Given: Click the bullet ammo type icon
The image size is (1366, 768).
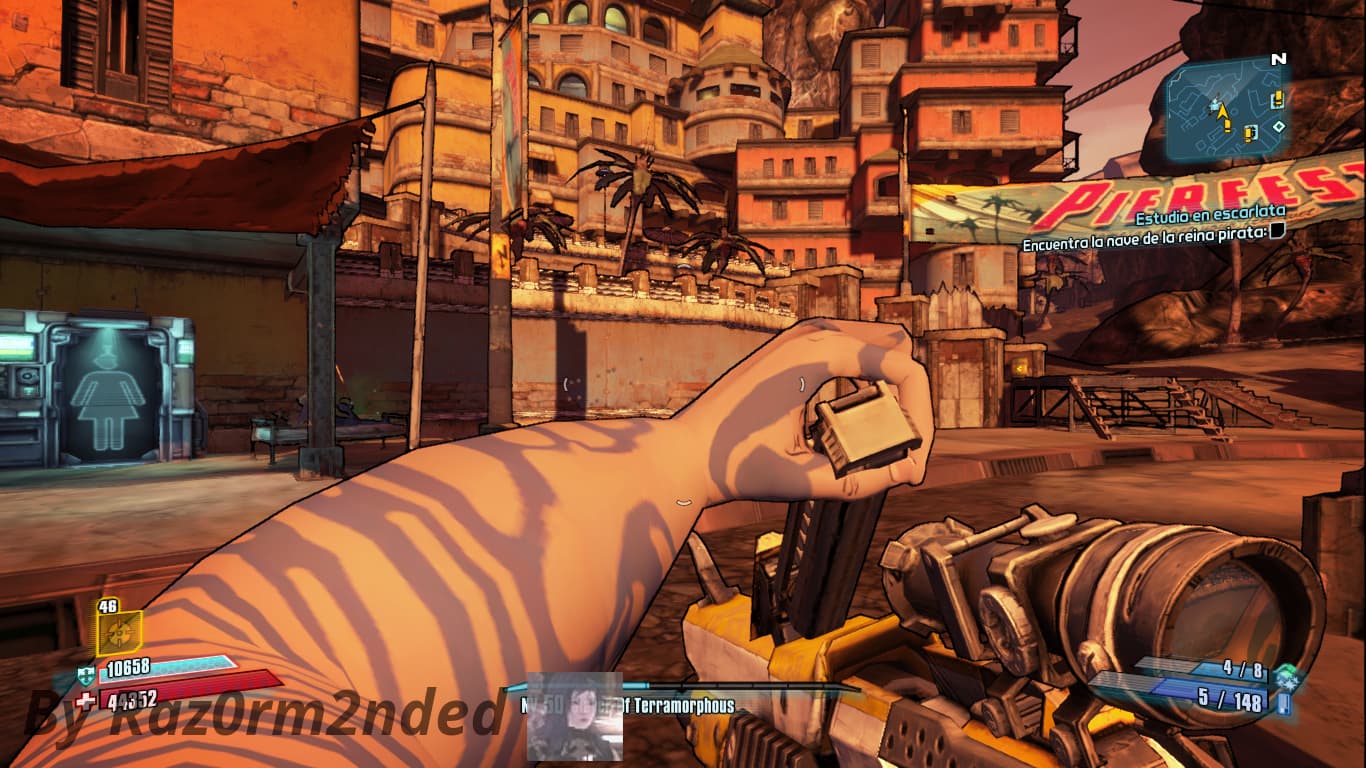Looking at the screenshot, I should (1282, 703).
